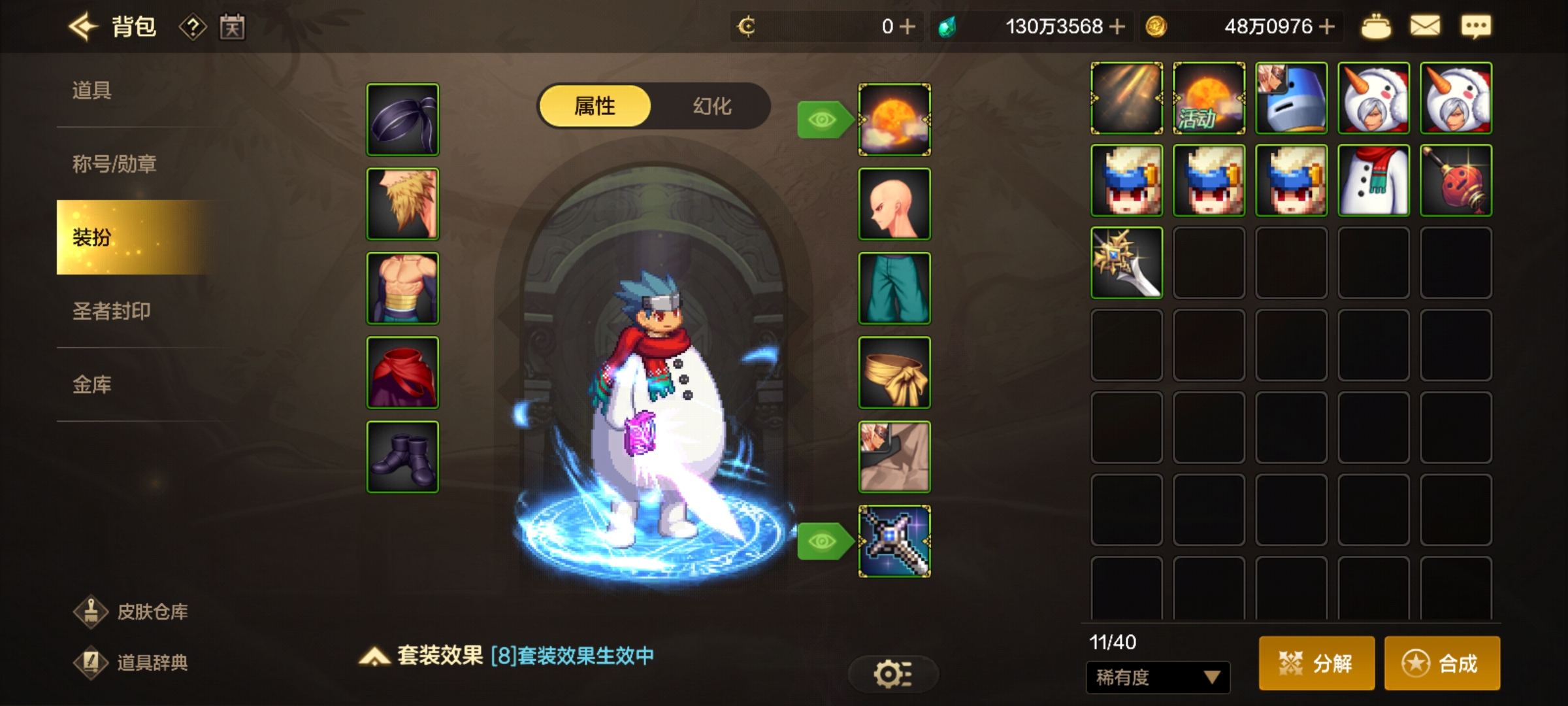Select the snowman body costume in inventory
Viewport: 1568px width, 706px height.
(1373, 180)
